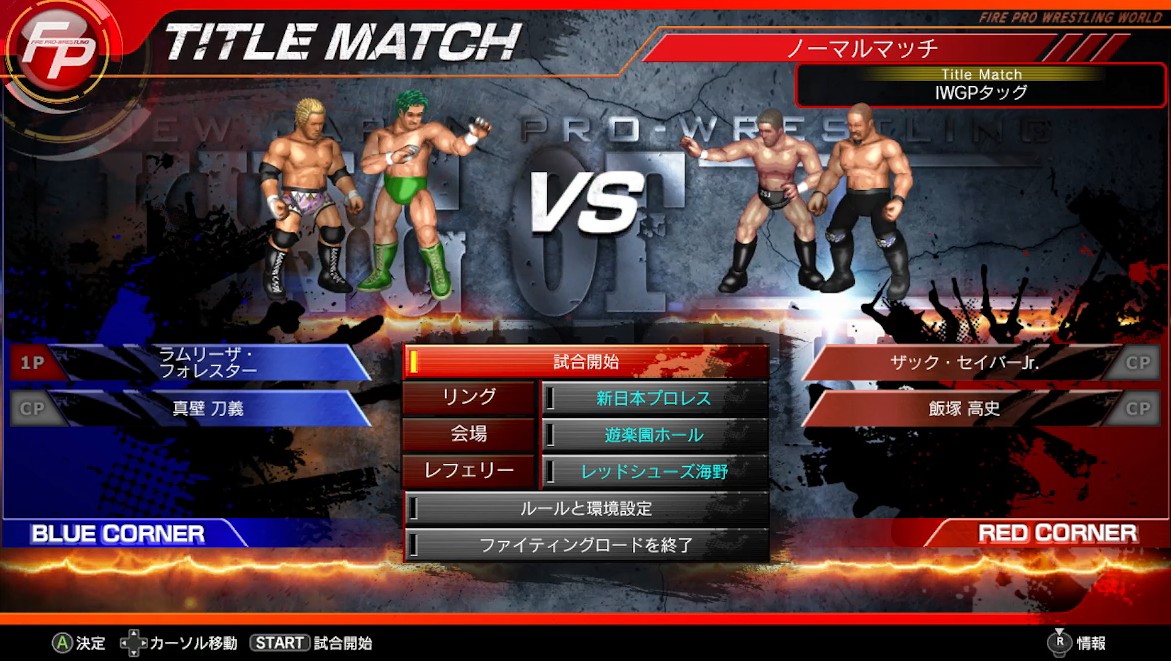Screen dimensions: 1171x661
Task: Select red corner wrestler 飯塚 高史
Action: [965, 408]
